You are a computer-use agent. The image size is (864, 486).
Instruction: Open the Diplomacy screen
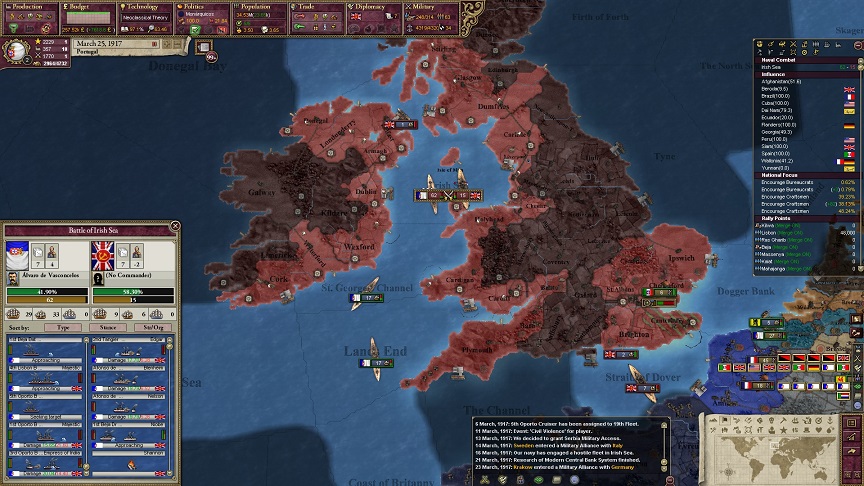coord(376,6)
